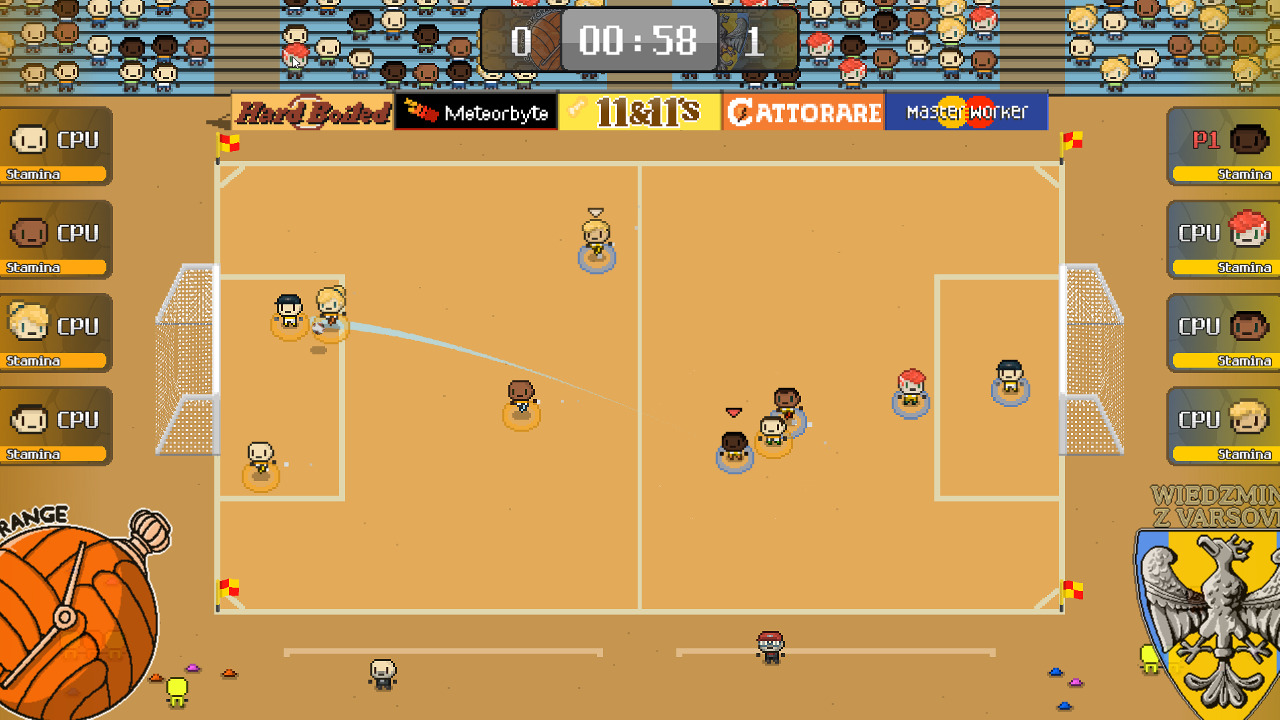Click the blonde CPU portrait on the left panel
This screenshot has width=1280, height=720.
pyautogui.click(x=31, y=324)
